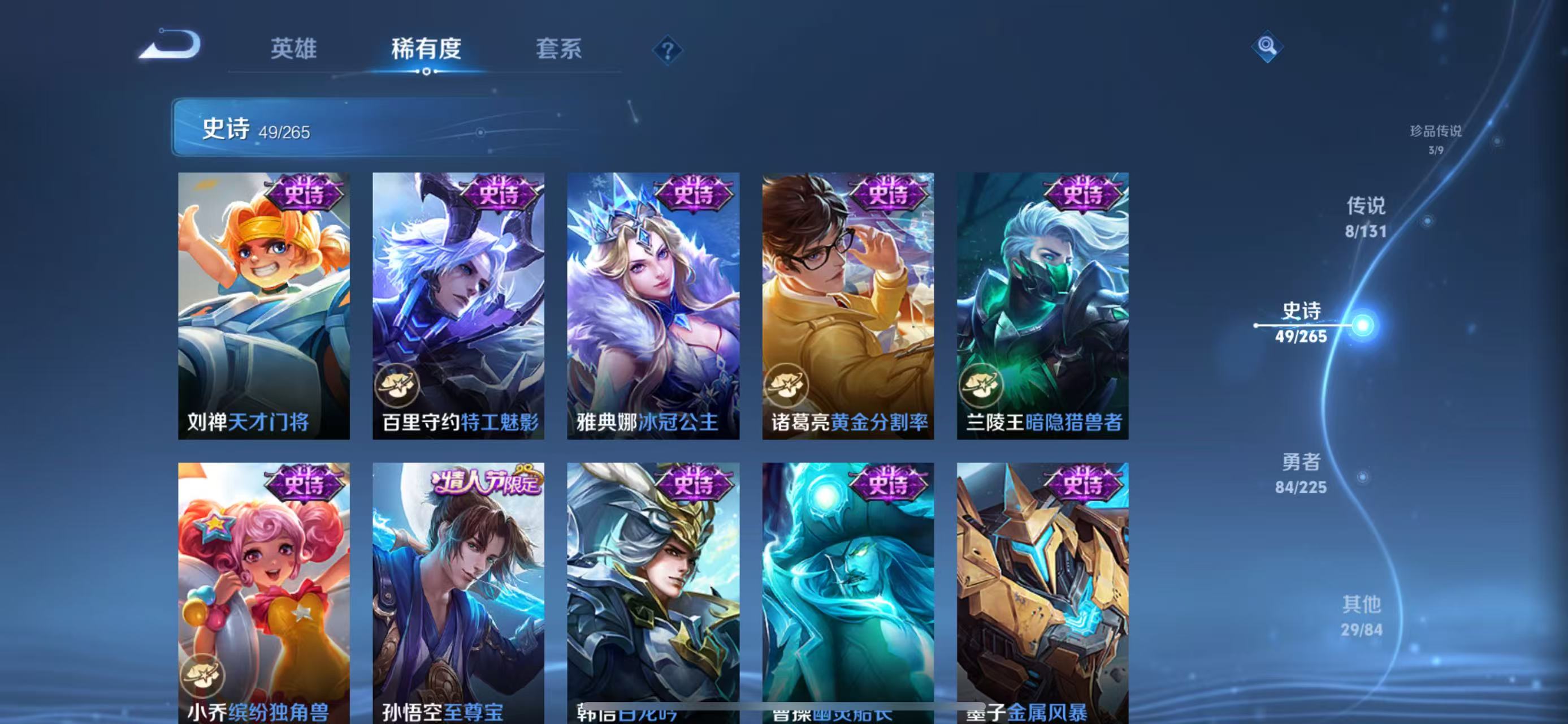
Task: Click the 情人节限定 badge on 孙悟空's card
Action: [486, 482]
